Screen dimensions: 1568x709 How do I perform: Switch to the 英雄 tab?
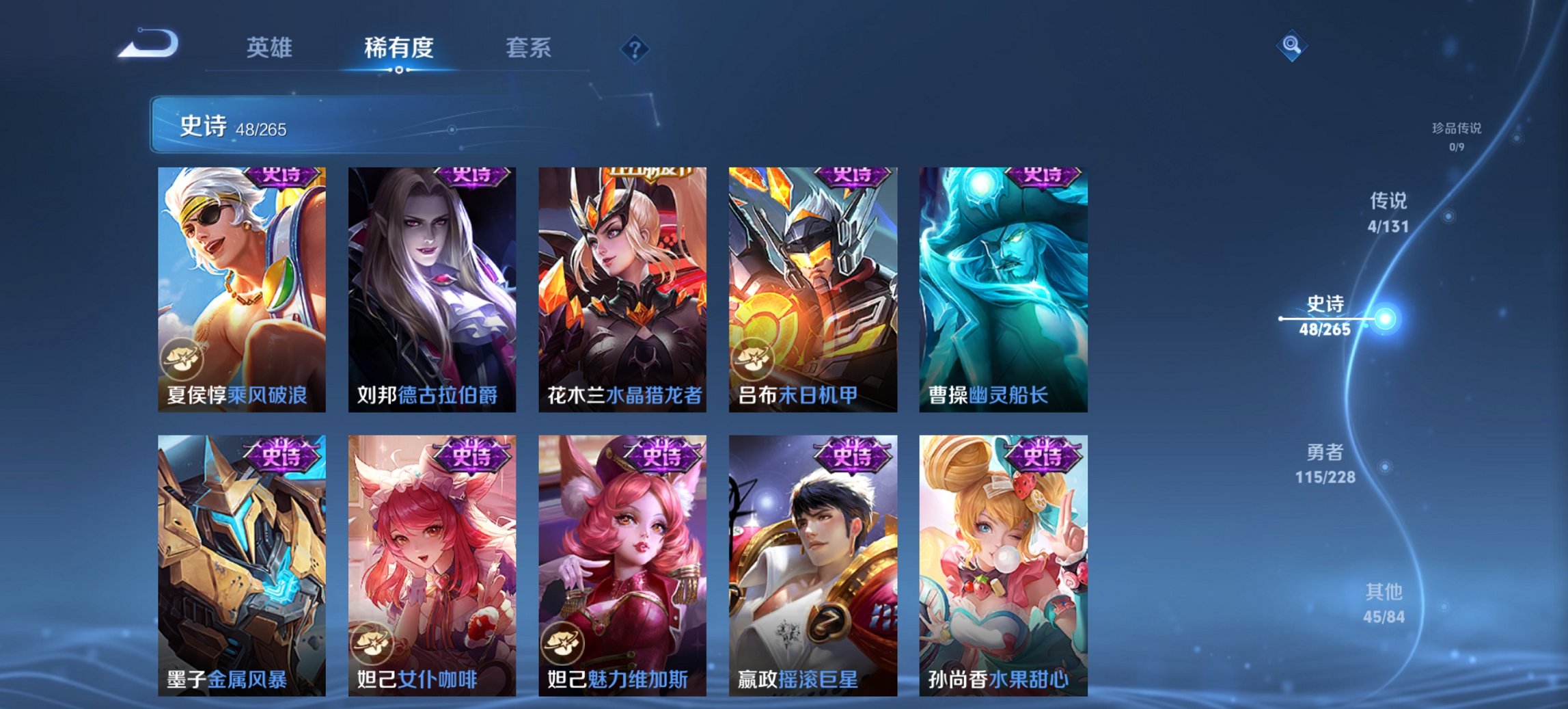pyautogui.click(x=272, y=48)
